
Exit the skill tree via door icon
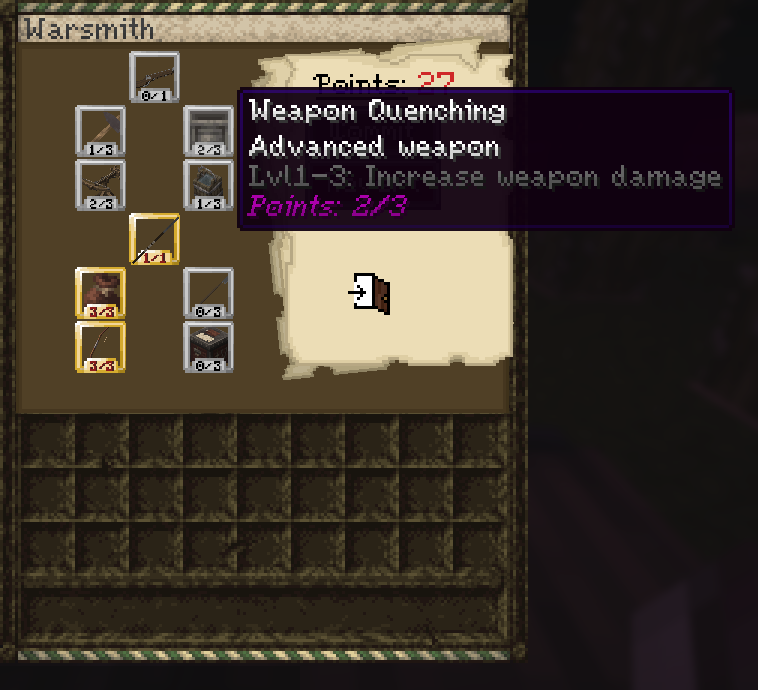(370, 293)
